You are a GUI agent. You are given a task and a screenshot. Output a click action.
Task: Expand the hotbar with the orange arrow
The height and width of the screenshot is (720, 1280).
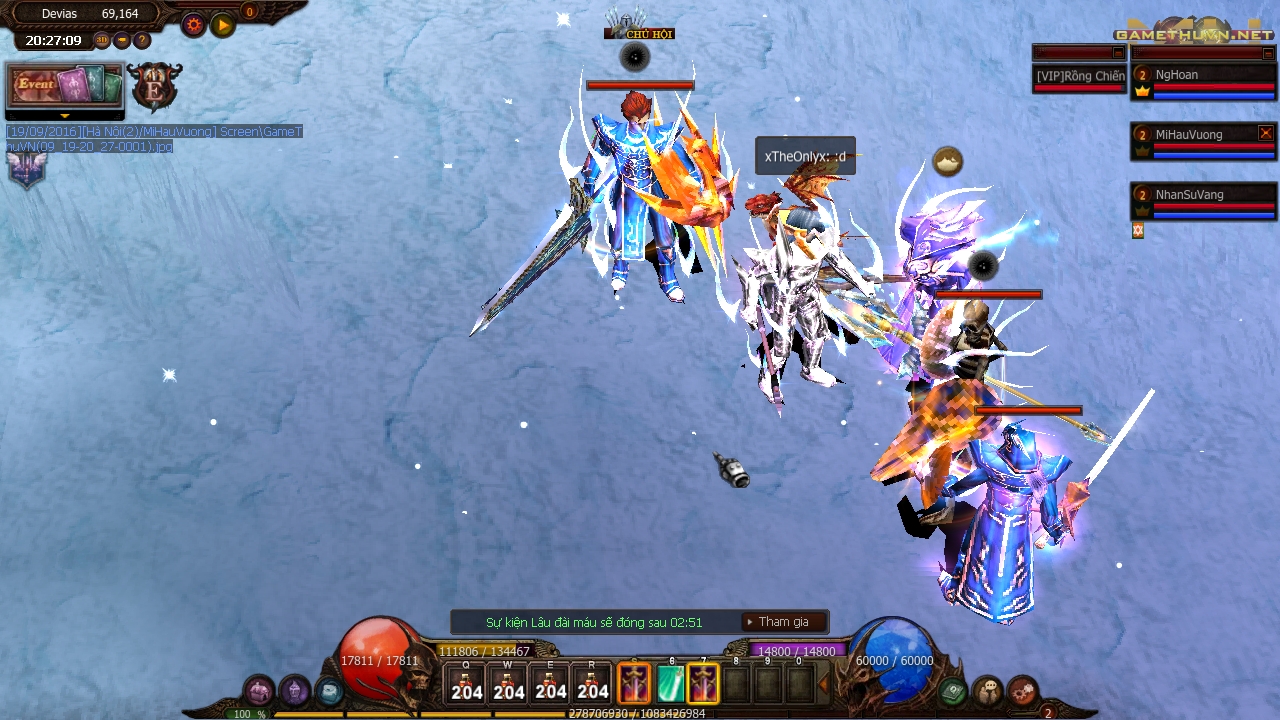[824, 684]
